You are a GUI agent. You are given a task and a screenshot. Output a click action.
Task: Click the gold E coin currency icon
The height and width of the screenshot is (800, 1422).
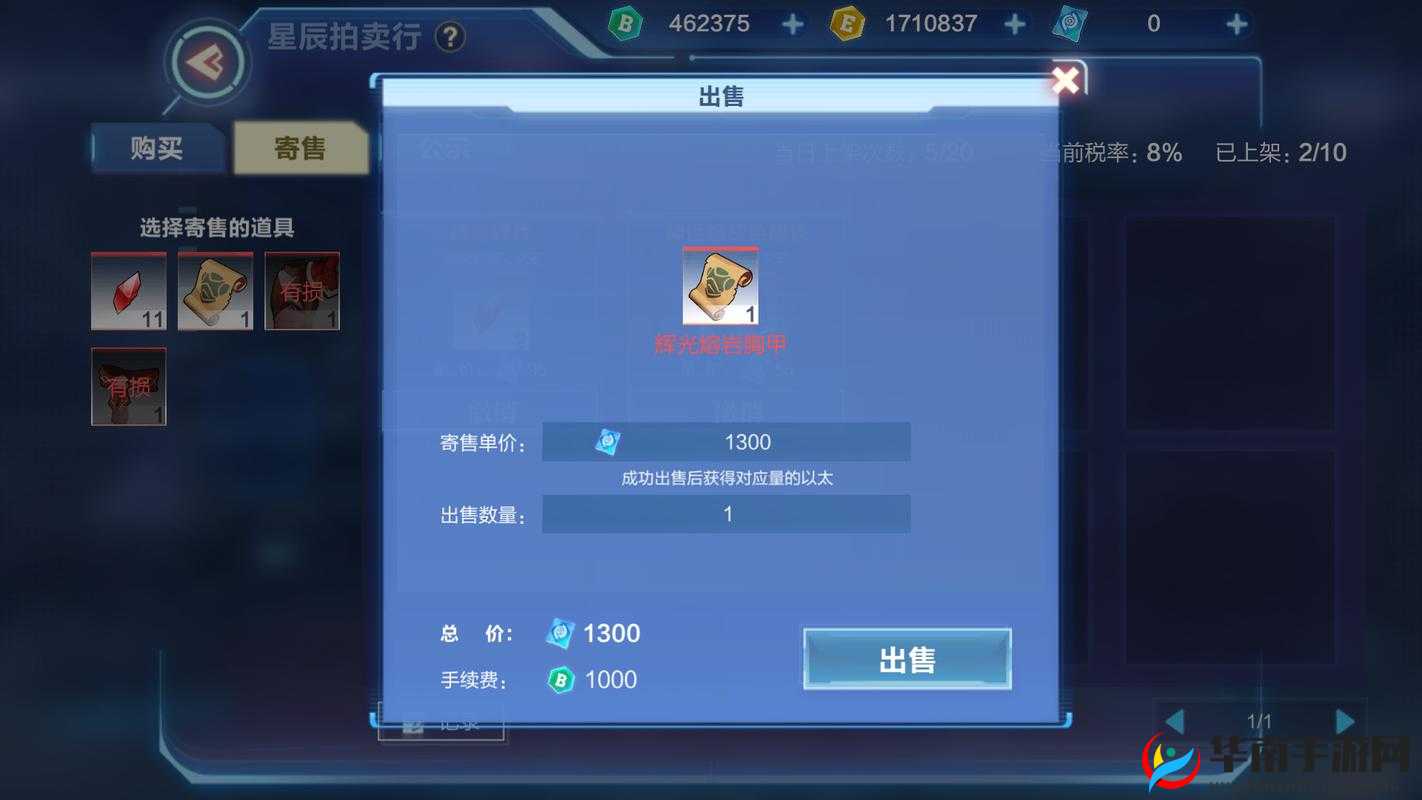pyautogui.click(x=849, y=23)
